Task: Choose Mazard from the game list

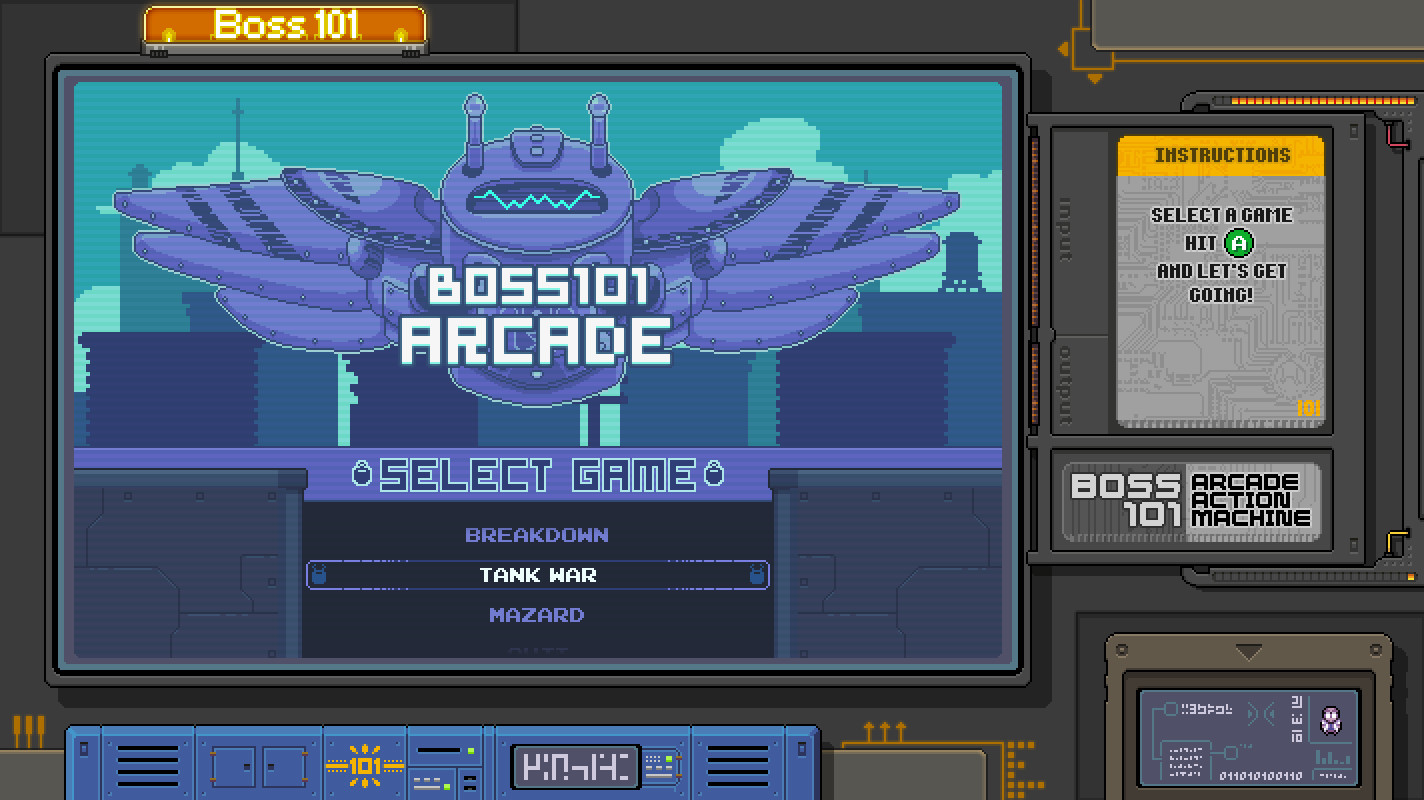Action: 537,615
